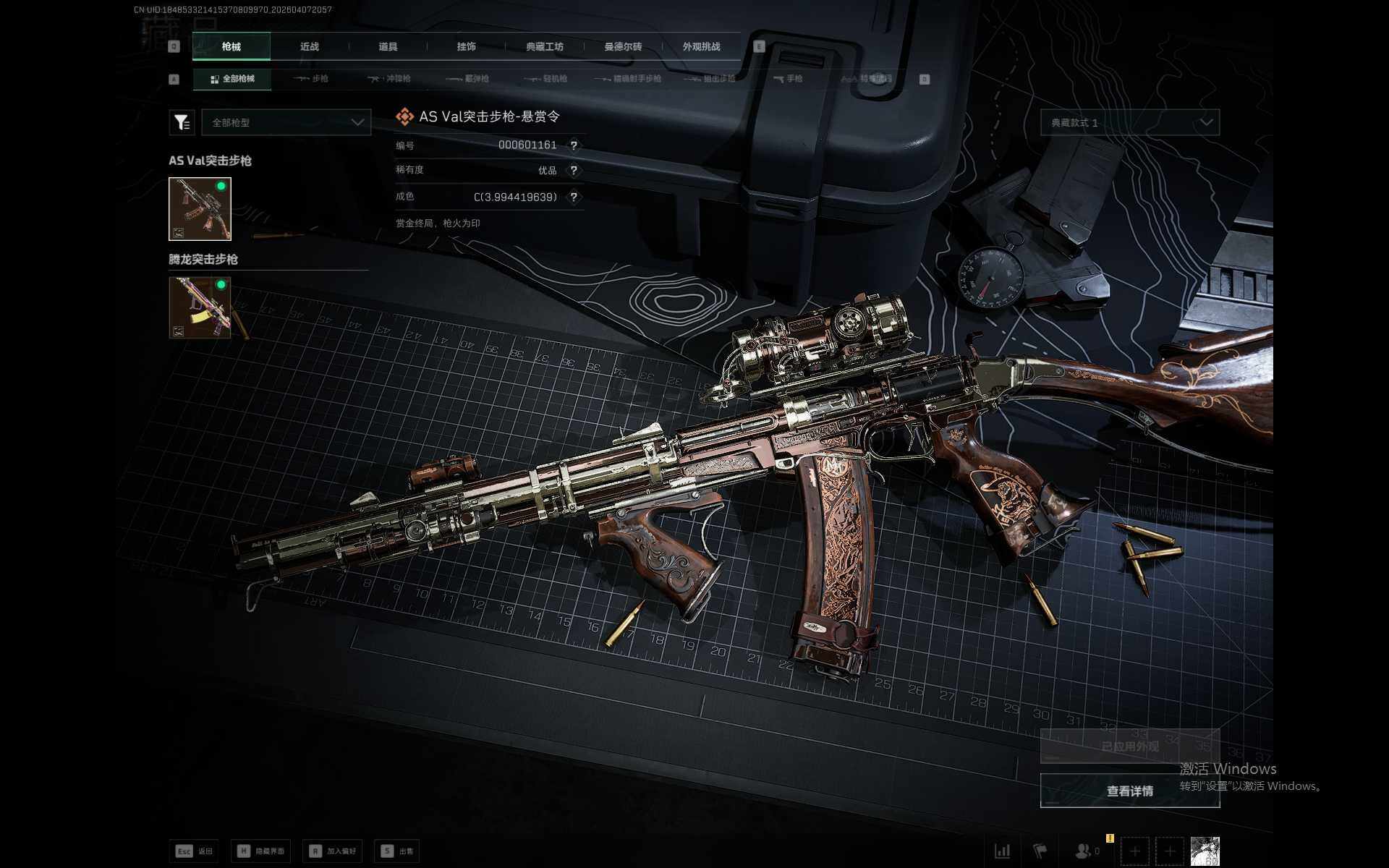1389x868 pixels.
Task: Open the player avatar in the corner
Action: click(1205, 851)
